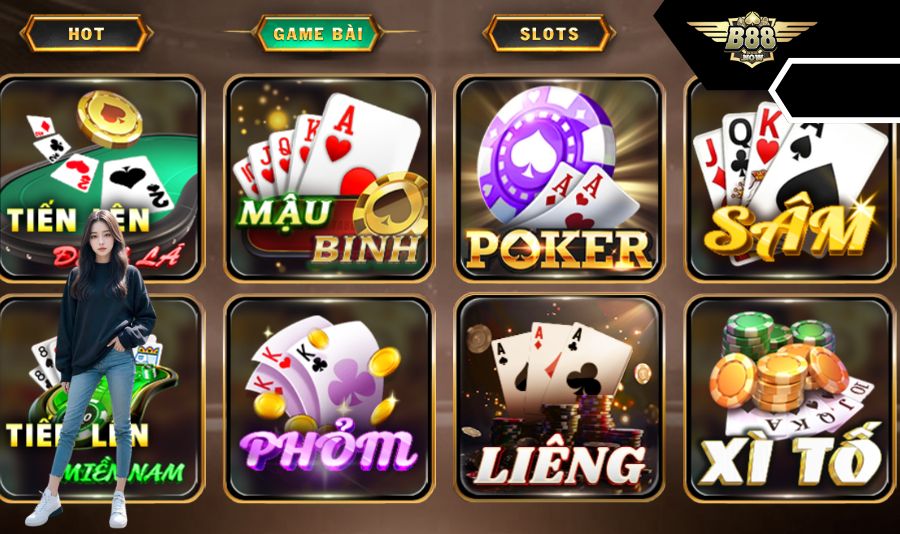900x534 pixels.
Task: Select the Liêng card game
Action: [x=559, y=398]
